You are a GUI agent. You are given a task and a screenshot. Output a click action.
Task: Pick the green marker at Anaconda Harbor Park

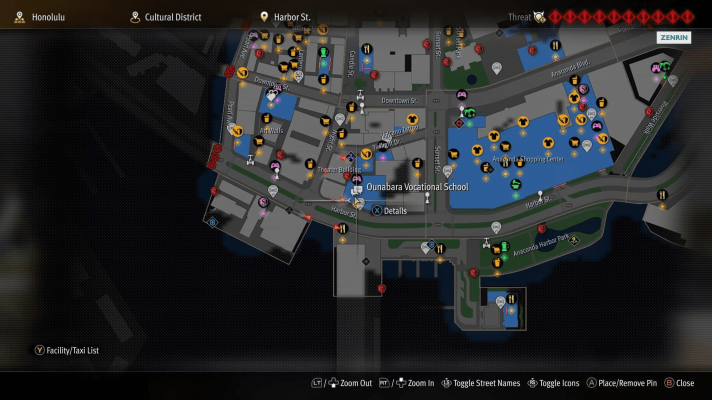click(x=504, y=247)
